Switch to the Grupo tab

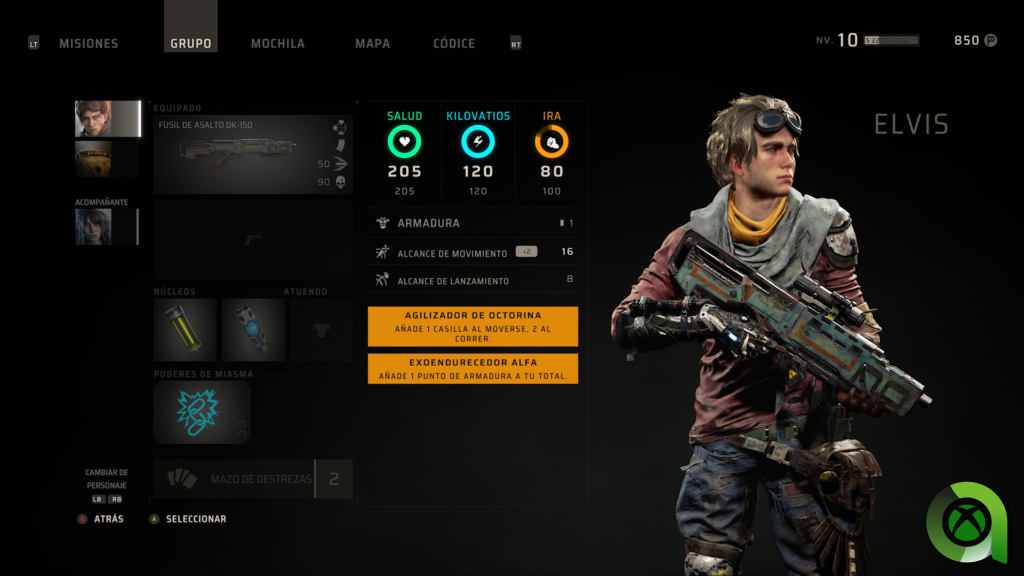pos(190,43)
